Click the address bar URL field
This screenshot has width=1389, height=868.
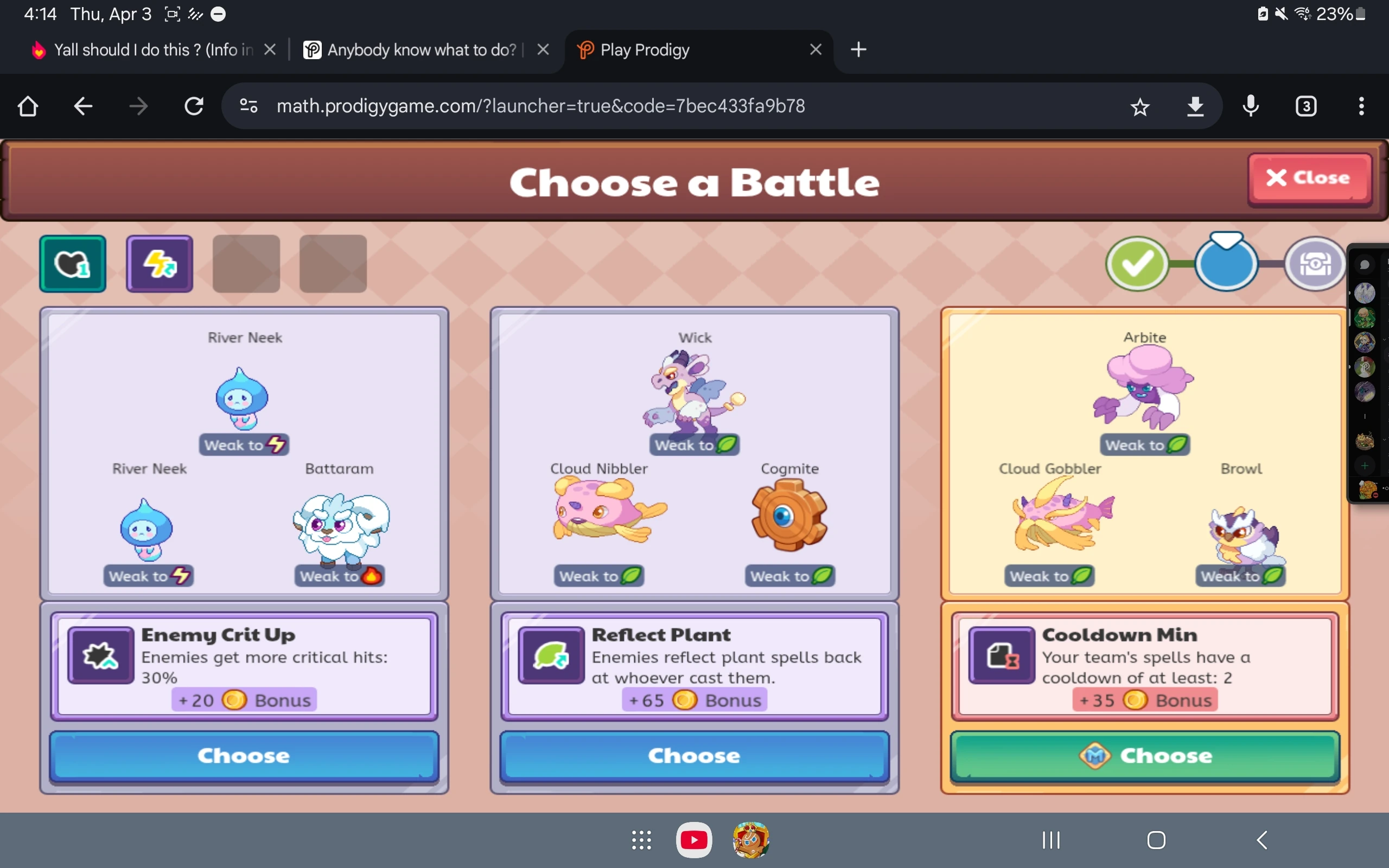(539, 106)
